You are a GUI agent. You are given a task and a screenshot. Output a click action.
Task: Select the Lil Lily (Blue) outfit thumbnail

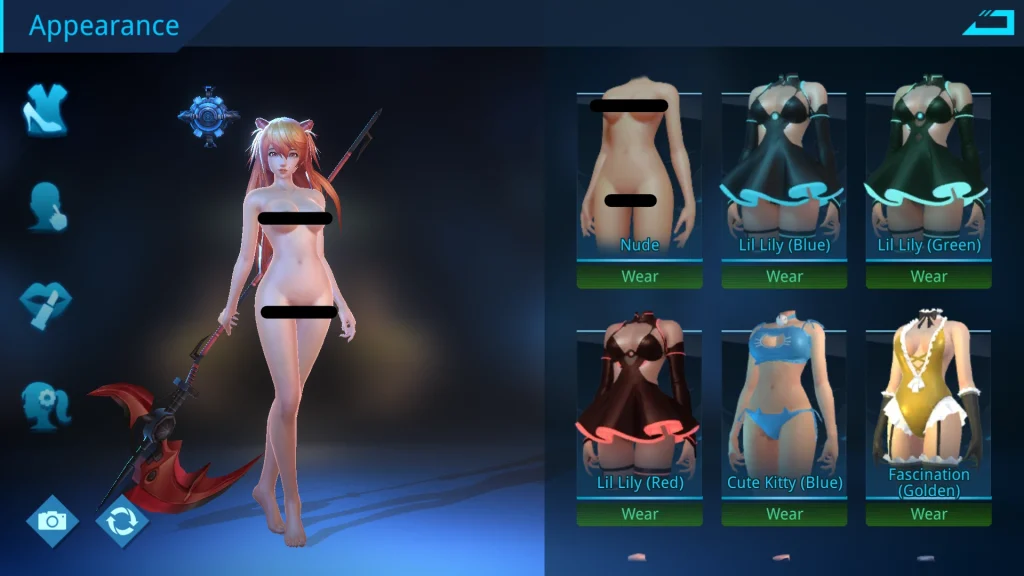click(784, 165)
